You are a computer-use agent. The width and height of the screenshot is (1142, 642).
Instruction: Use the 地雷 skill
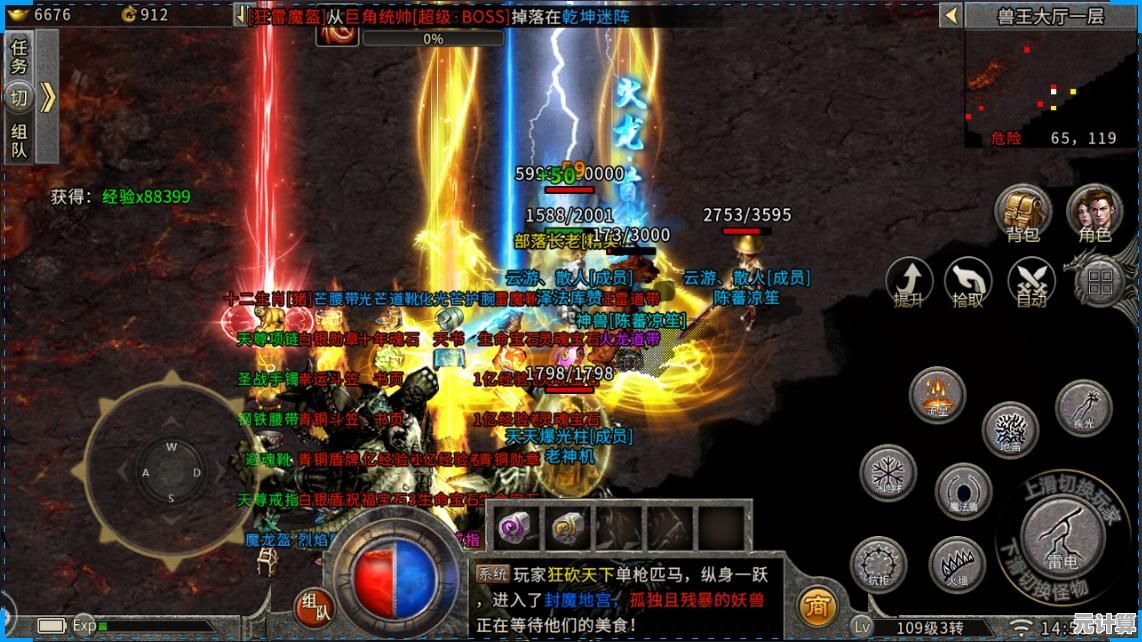[1010, 430]
